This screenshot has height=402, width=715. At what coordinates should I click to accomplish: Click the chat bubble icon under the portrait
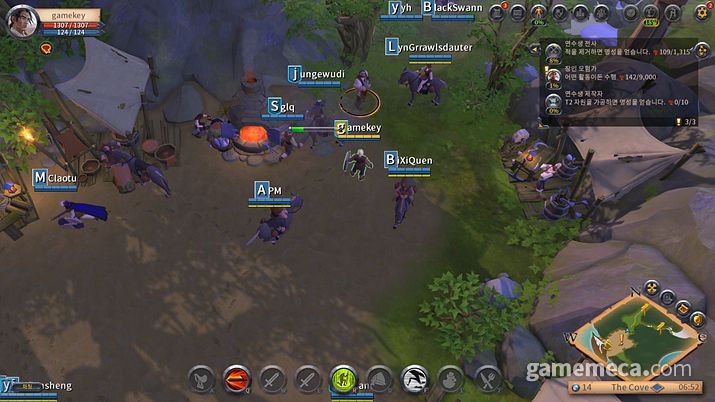[x=46, y=47]
